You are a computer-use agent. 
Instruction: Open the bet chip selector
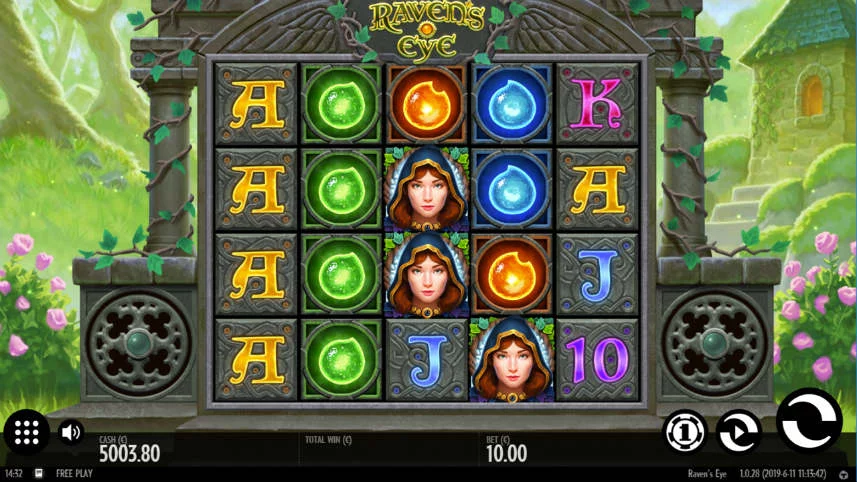point(685,432)
